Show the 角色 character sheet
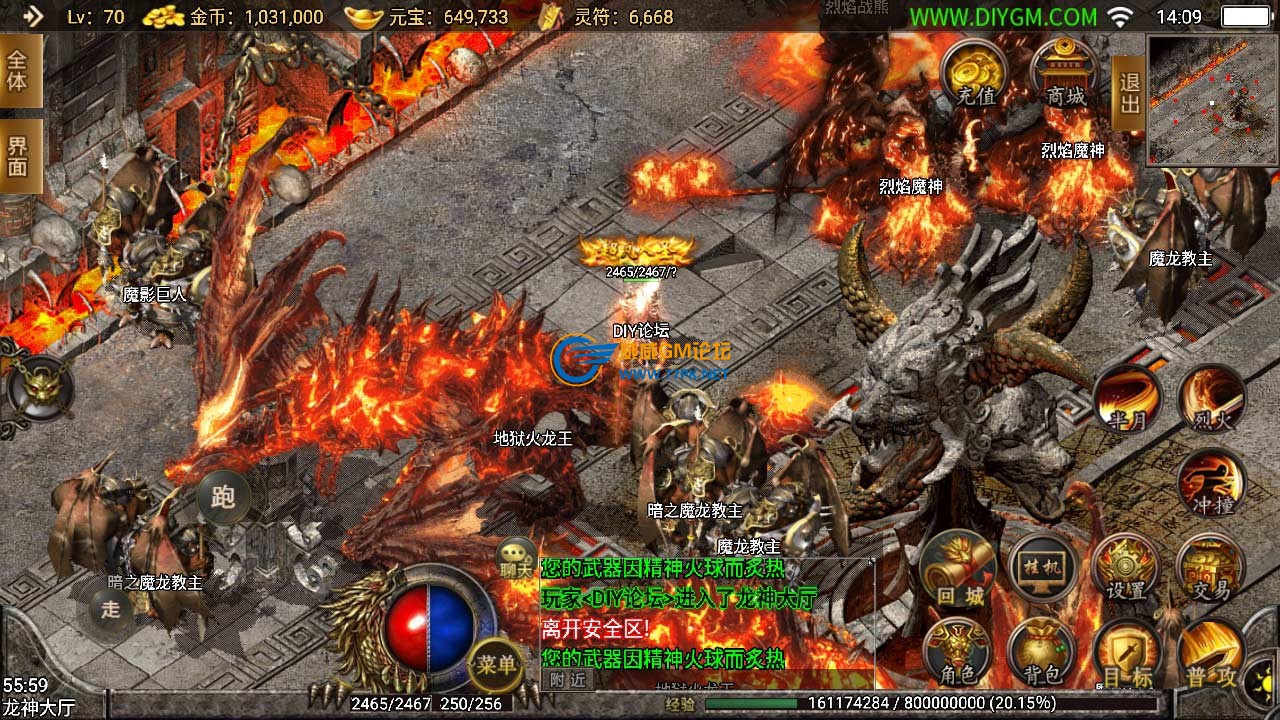The height and width of the screenshot is (720, 1280). 957,652
